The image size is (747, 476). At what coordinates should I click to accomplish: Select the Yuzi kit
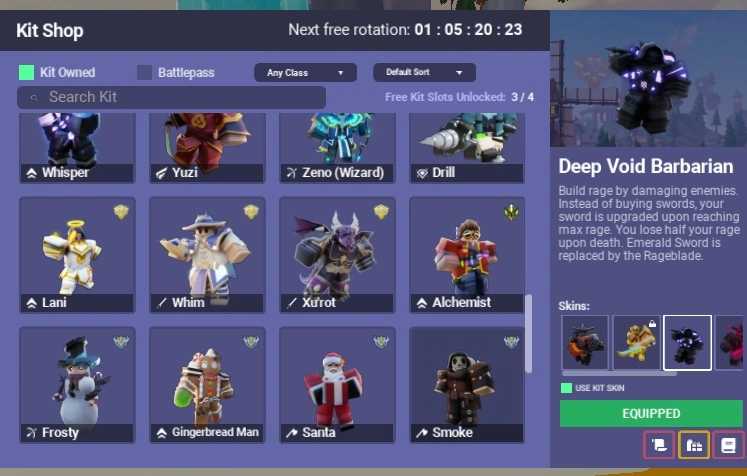(207, 147)
